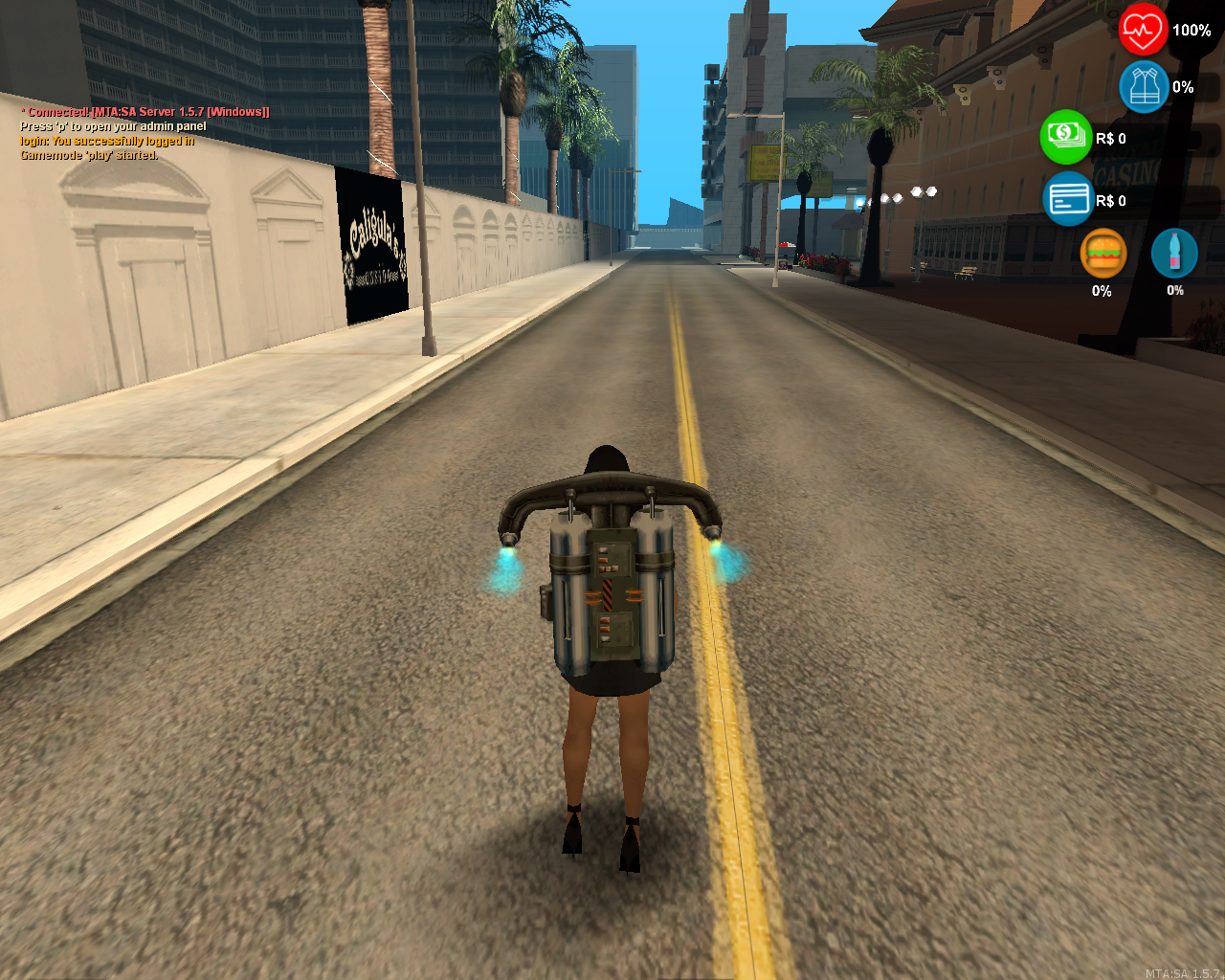Toggle the hamburger hunger meter display

[x=1103, y=253]
